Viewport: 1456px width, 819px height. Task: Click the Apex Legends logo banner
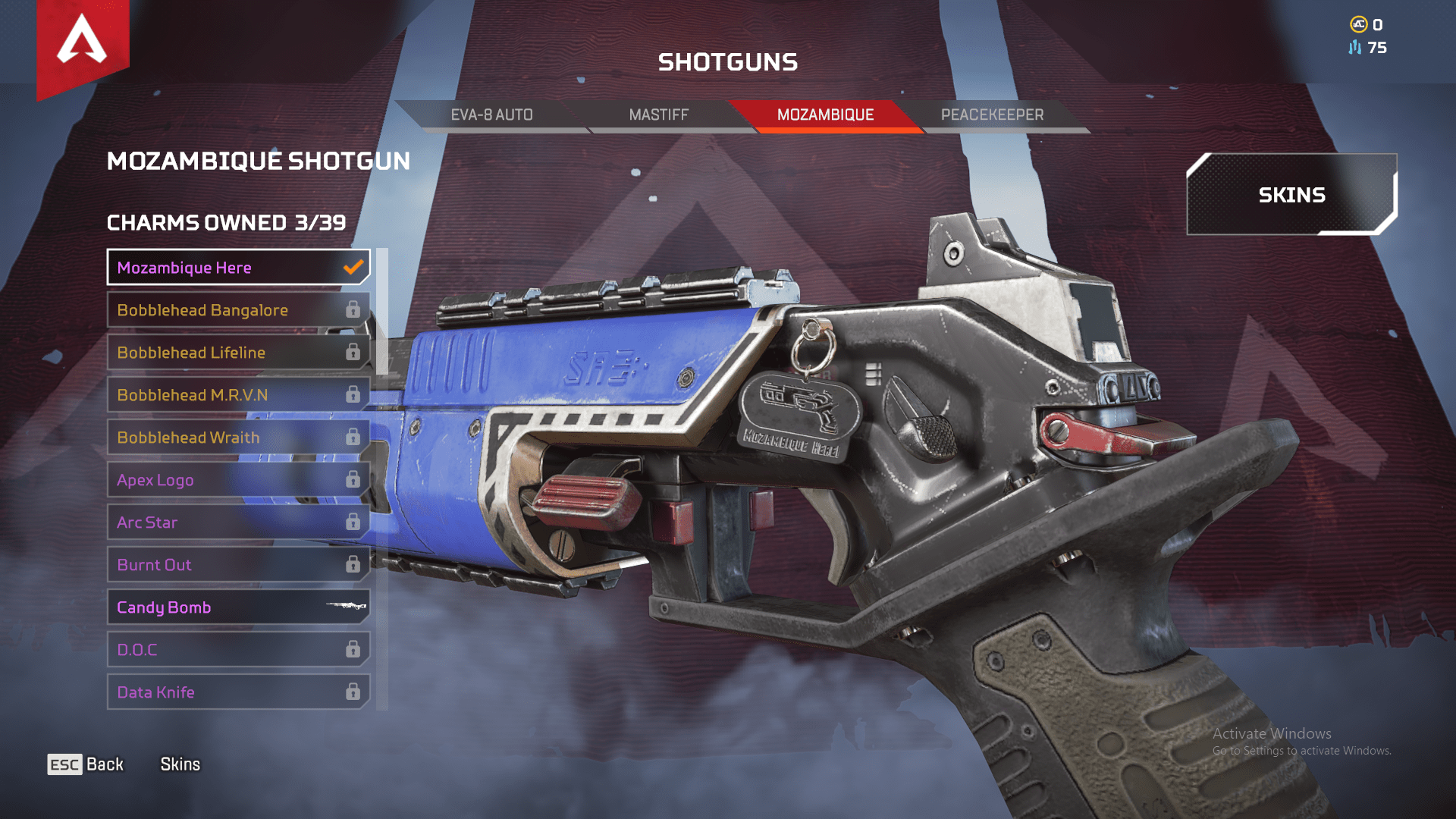point(82,45)
